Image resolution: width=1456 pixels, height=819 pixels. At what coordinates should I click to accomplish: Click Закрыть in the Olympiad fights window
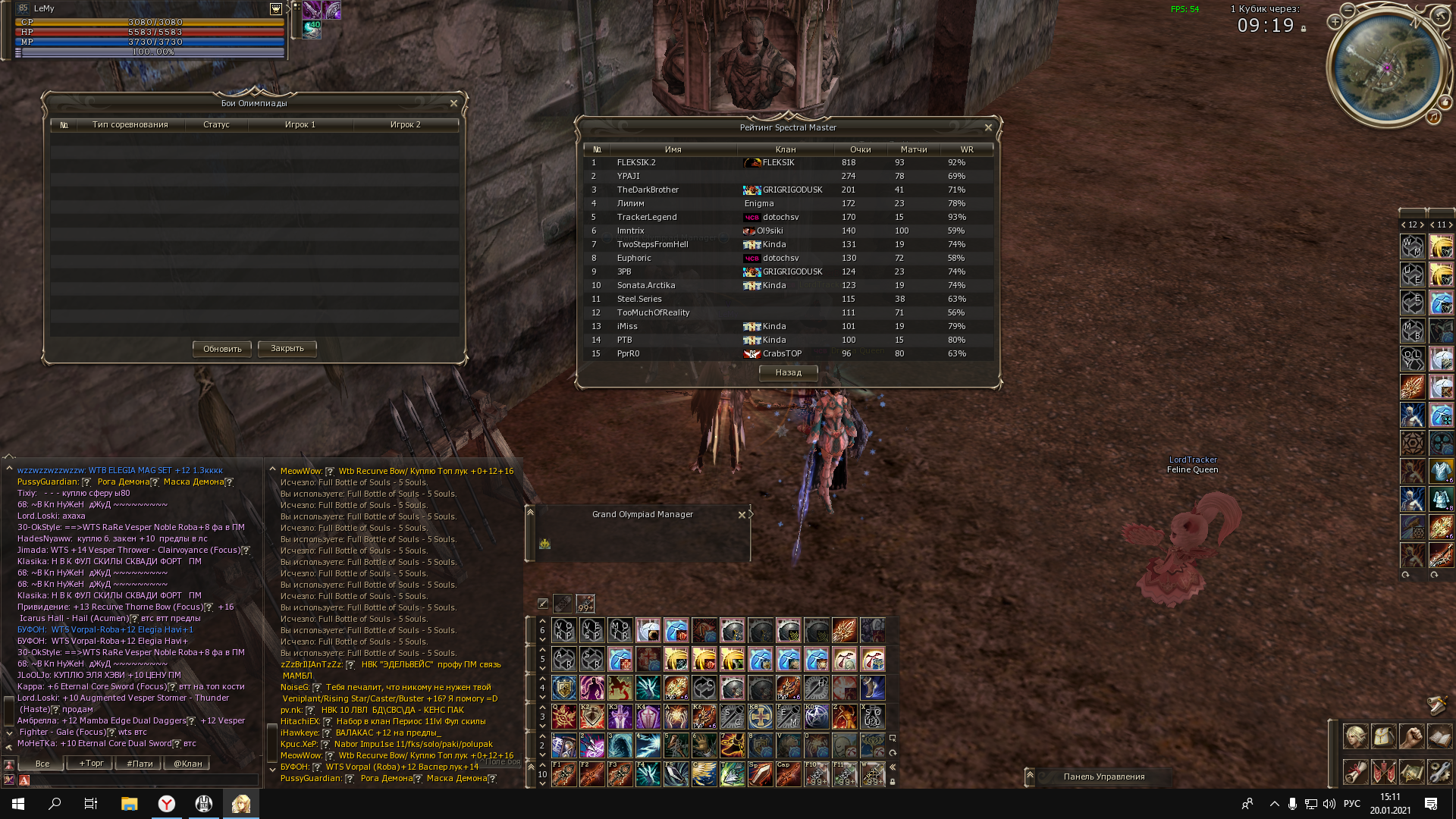[287, 348]
